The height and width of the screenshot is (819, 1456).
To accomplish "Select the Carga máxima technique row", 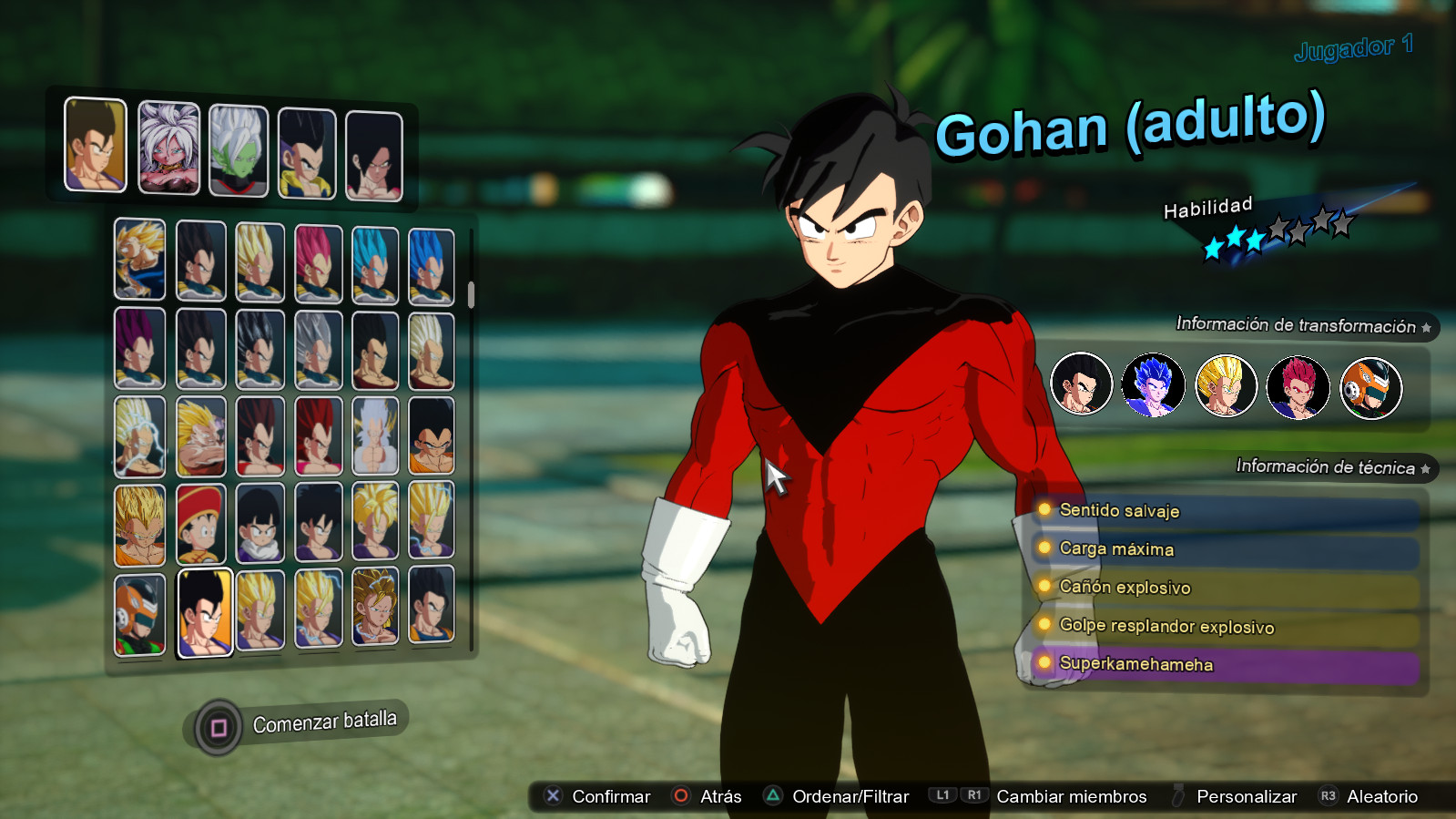I will [1226, 550].
